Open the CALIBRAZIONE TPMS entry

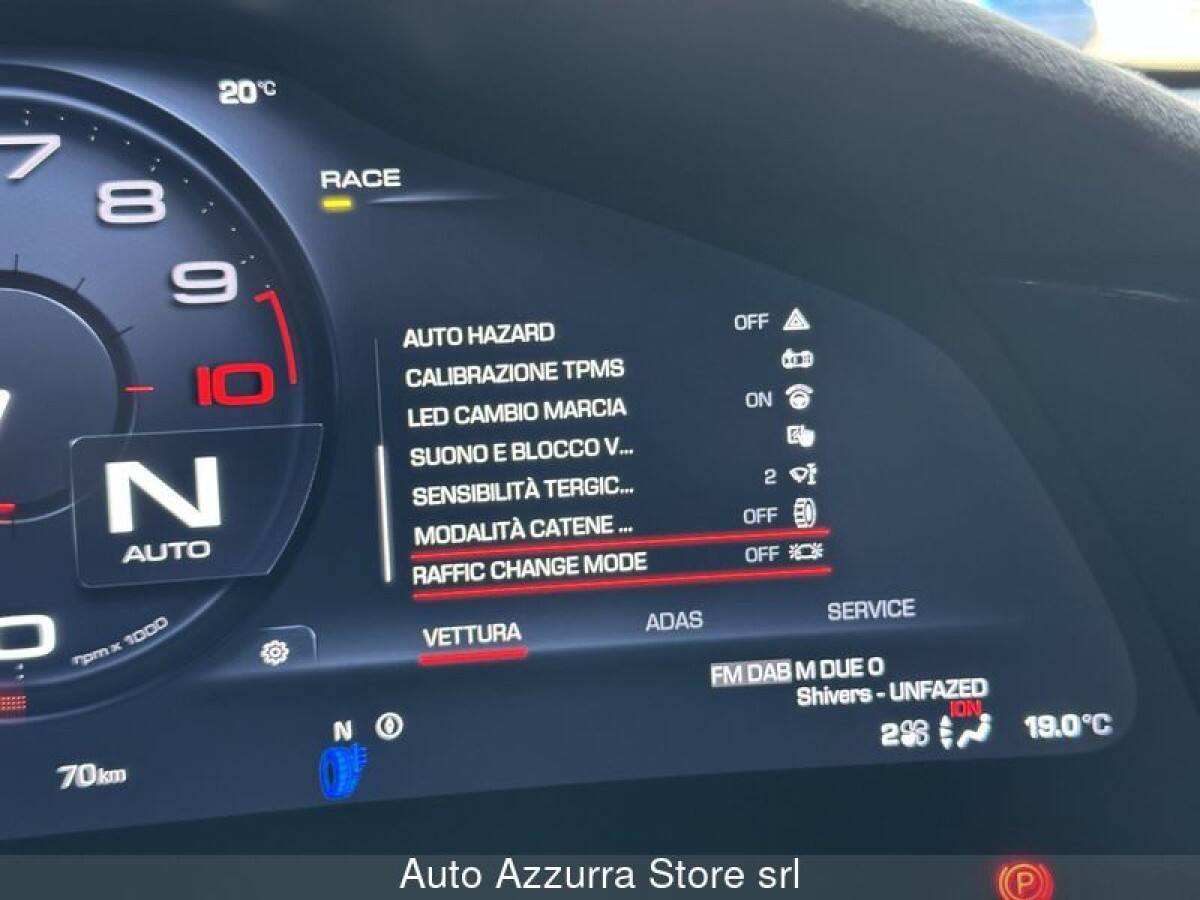[514, 374]
